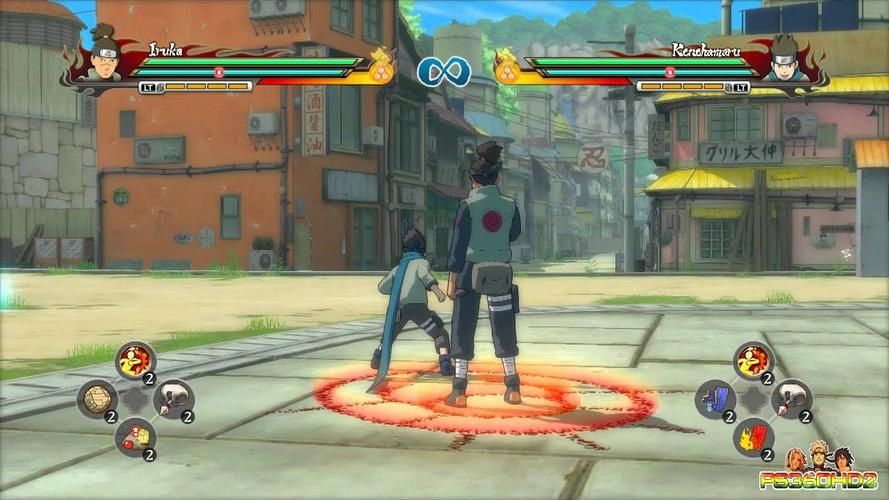Select Konohamaru's blue down-arrow tag item
The width and height of the screenshot is (889, 500).
coord(715,399)
